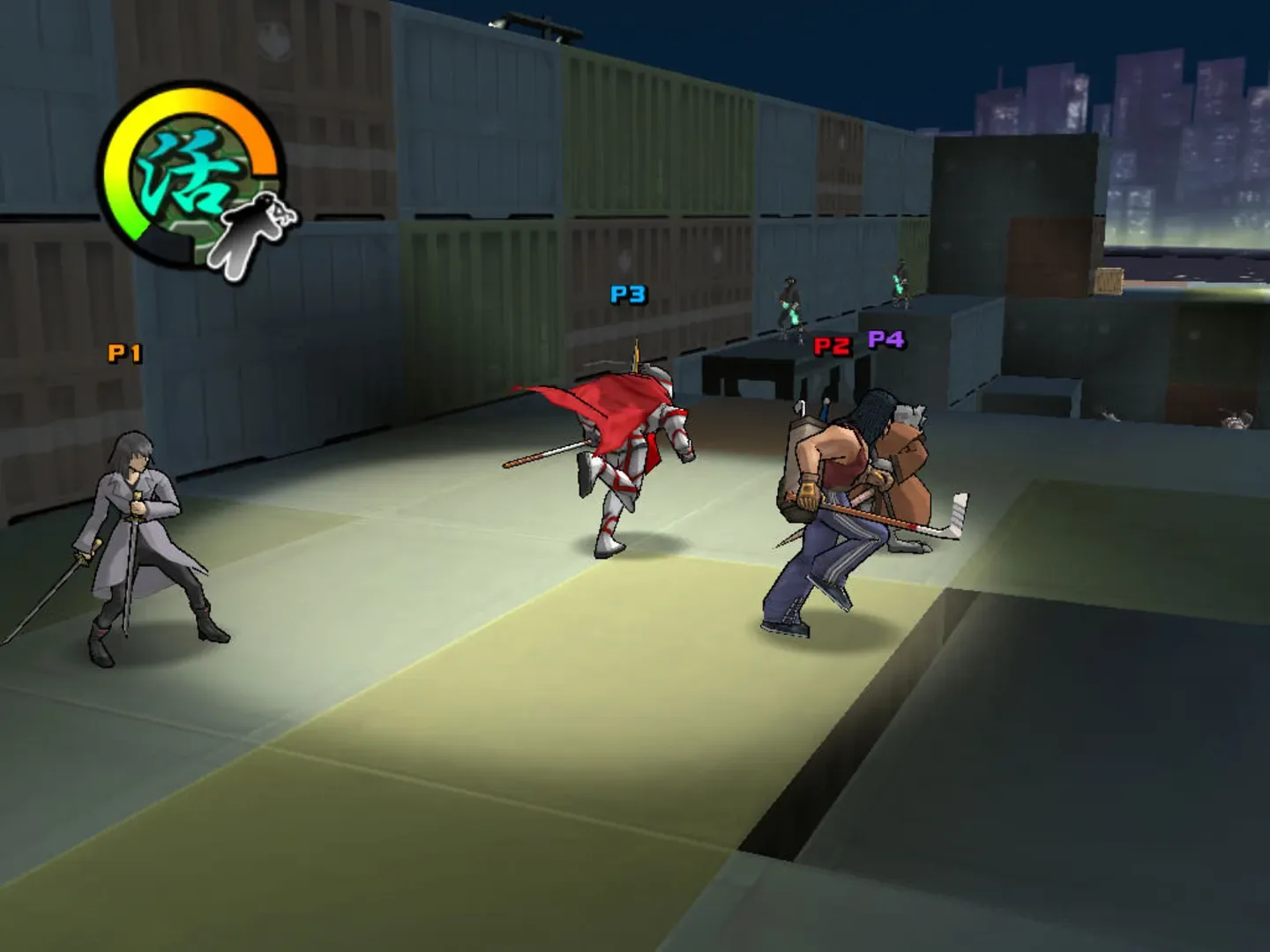Select the P4 player label
Viewport: 1270px width, 952px height.
coord(885,339)
